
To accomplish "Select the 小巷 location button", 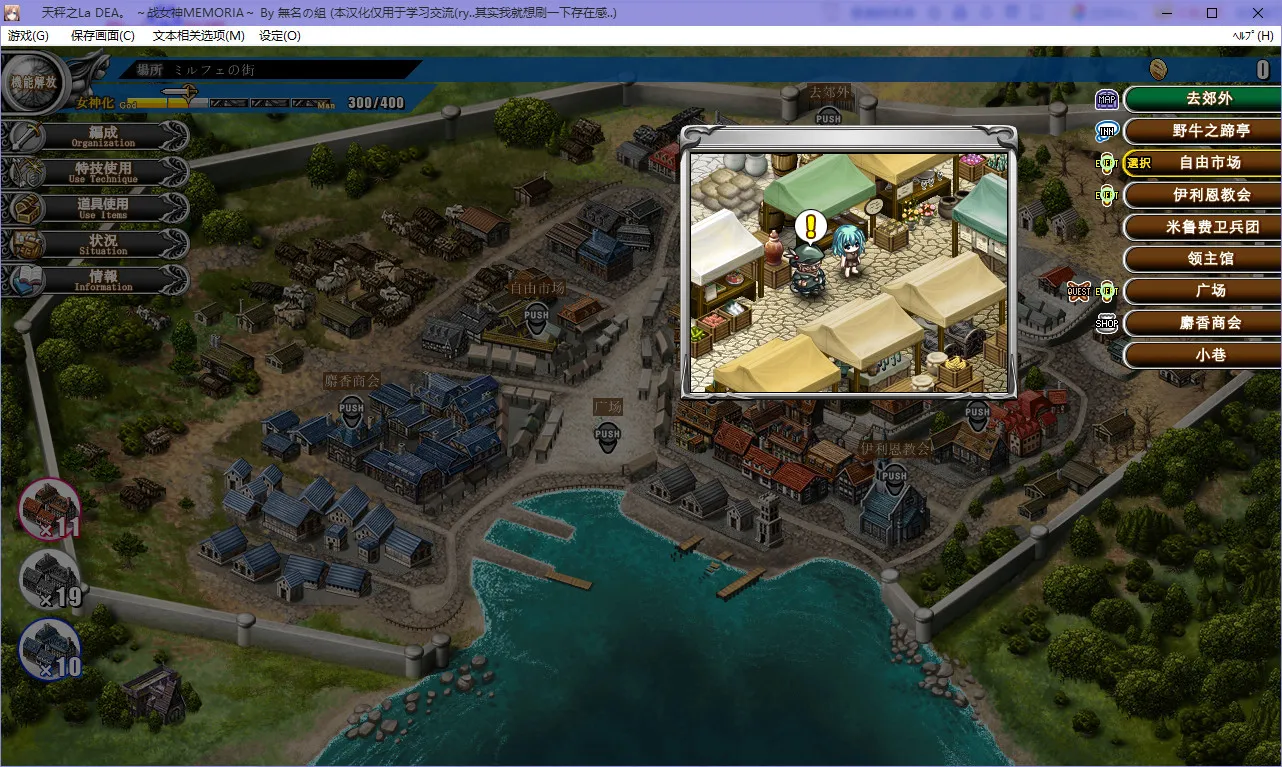I will click(1203, 355).
